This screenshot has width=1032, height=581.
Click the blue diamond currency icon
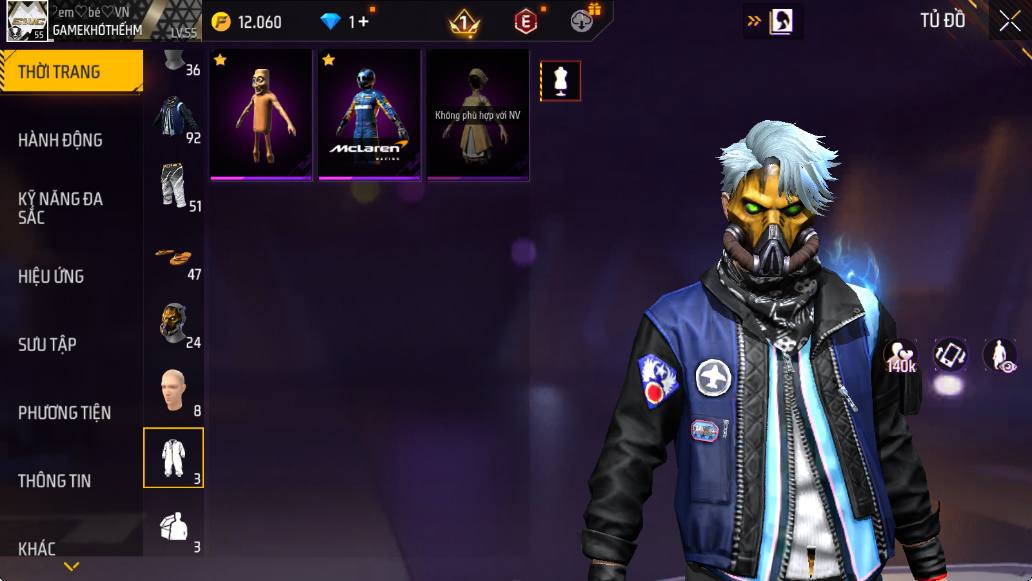coord(330,22)
